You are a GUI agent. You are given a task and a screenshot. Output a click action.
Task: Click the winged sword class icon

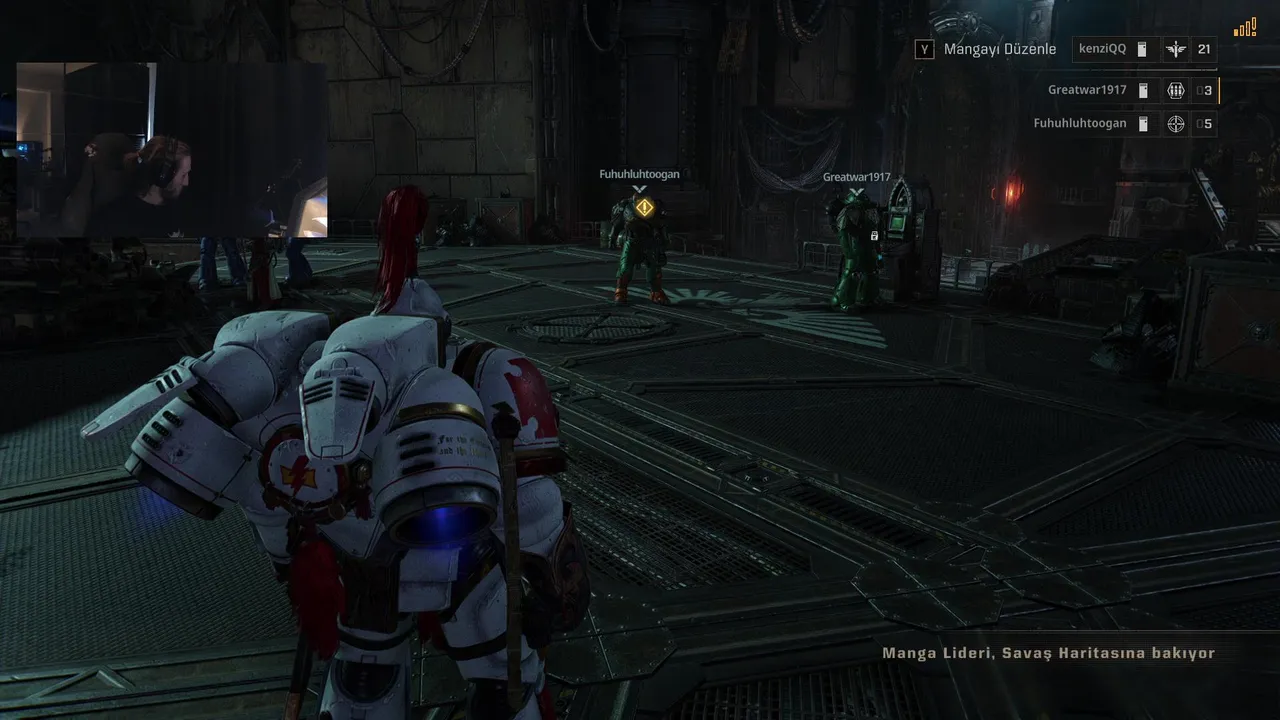pyautogui.click(x=1176, y=49)
